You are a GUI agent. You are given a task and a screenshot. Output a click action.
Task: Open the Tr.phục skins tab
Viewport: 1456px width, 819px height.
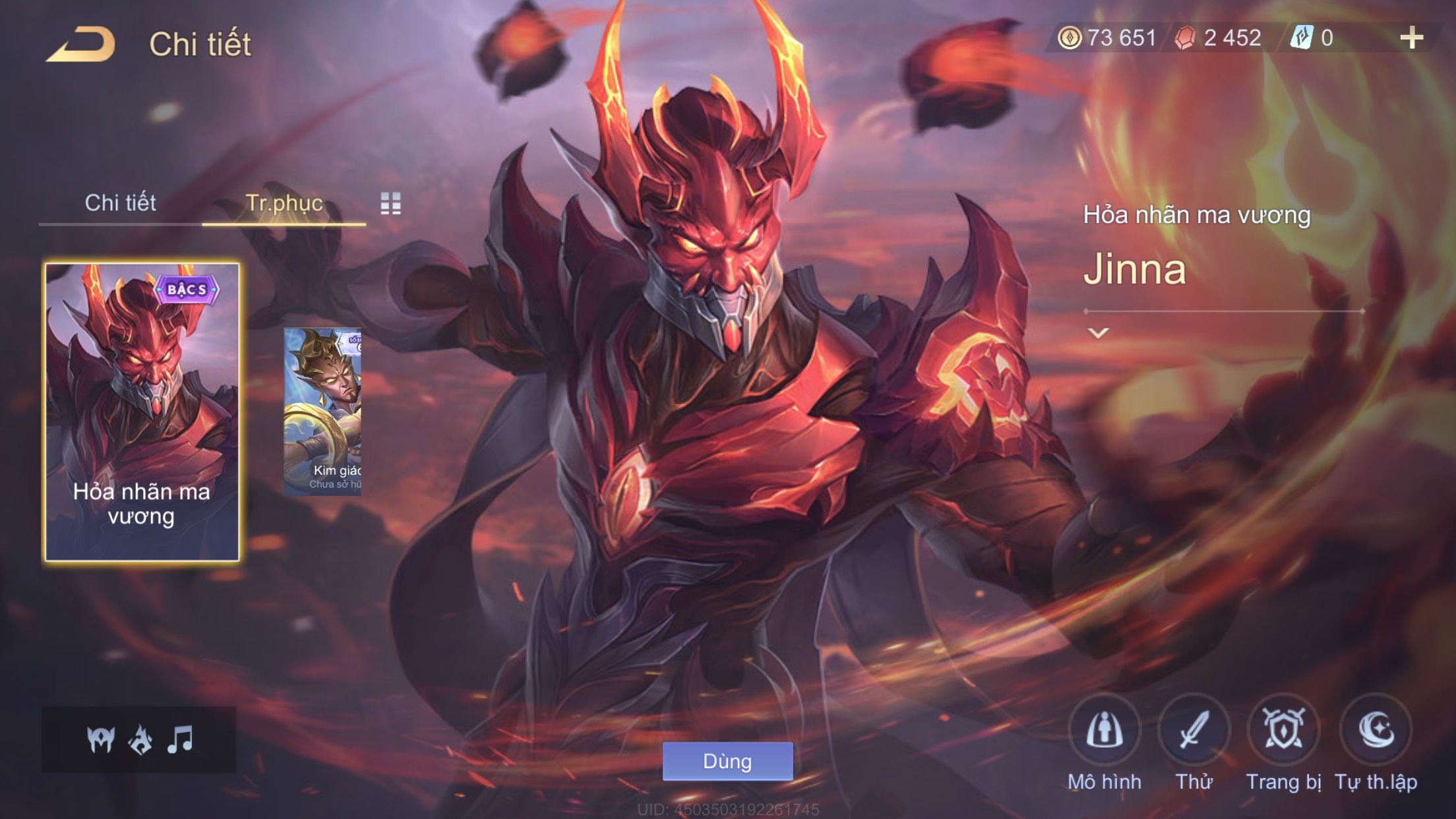tap(284, 203)
